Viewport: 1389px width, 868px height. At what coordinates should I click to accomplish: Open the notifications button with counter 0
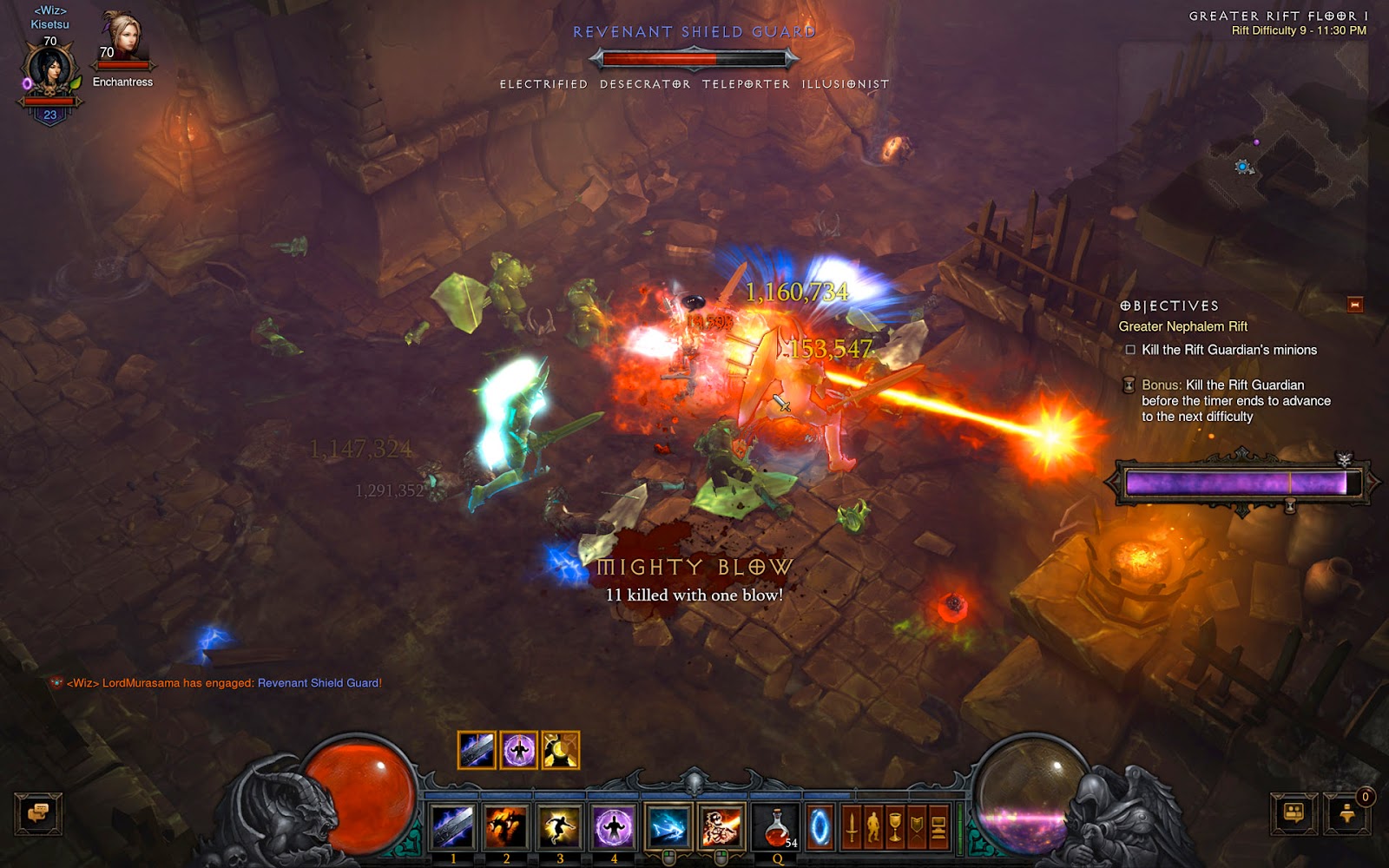(x=1346, y=813)
